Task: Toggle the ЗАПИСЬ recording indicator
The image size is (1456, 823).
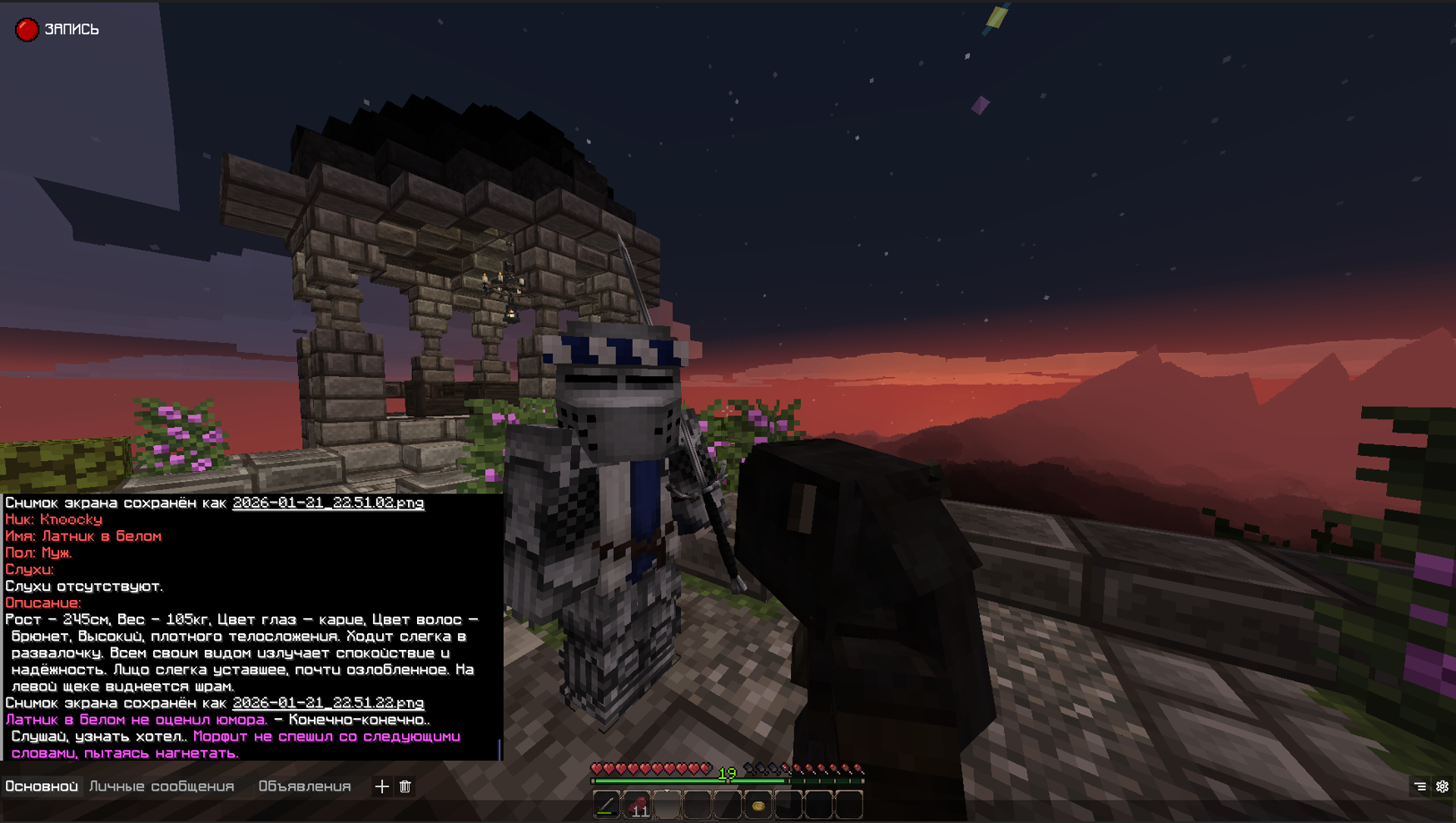Action: pos(71,28)
